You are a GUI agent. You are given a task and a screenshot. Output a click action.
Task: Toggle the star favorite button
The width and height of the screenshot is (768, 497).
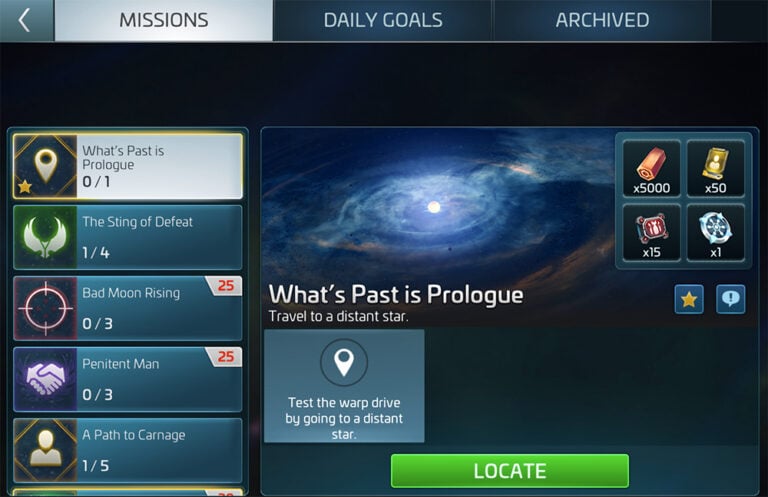click(x=689, y=299)
